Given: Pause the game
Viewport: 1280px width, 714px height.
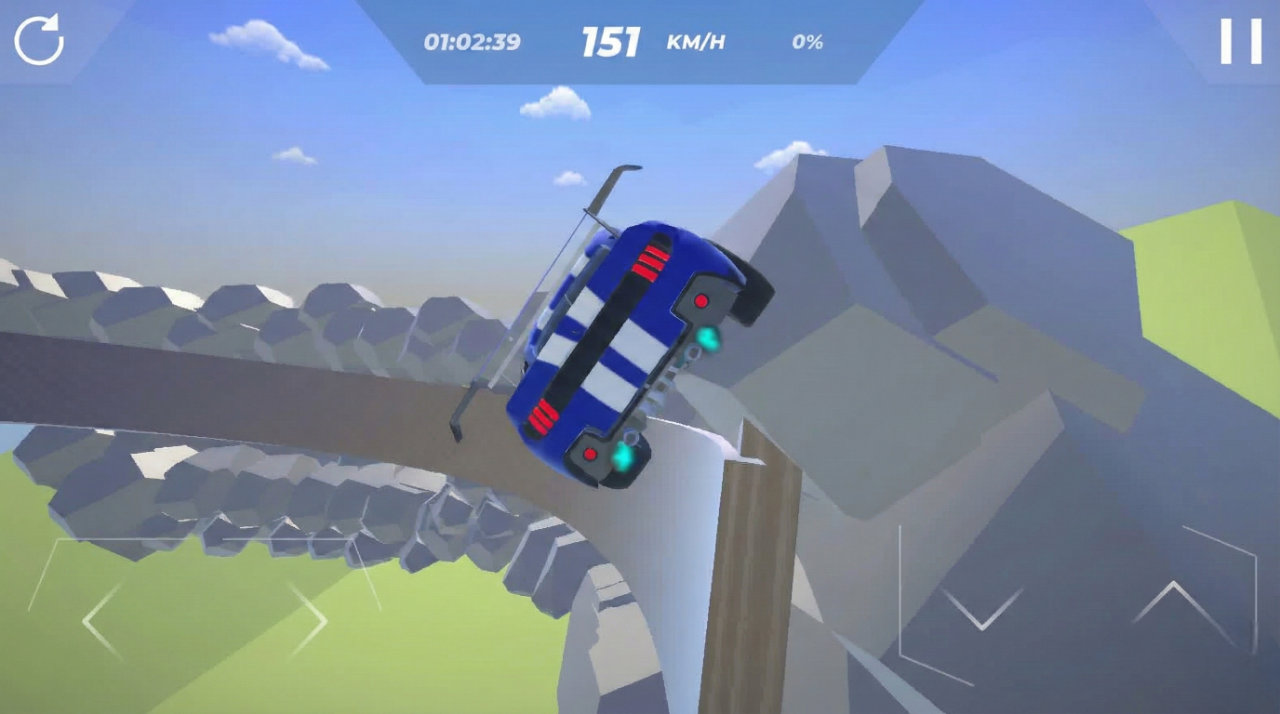Looking at the screenshot, I should tap(1240, 42).
